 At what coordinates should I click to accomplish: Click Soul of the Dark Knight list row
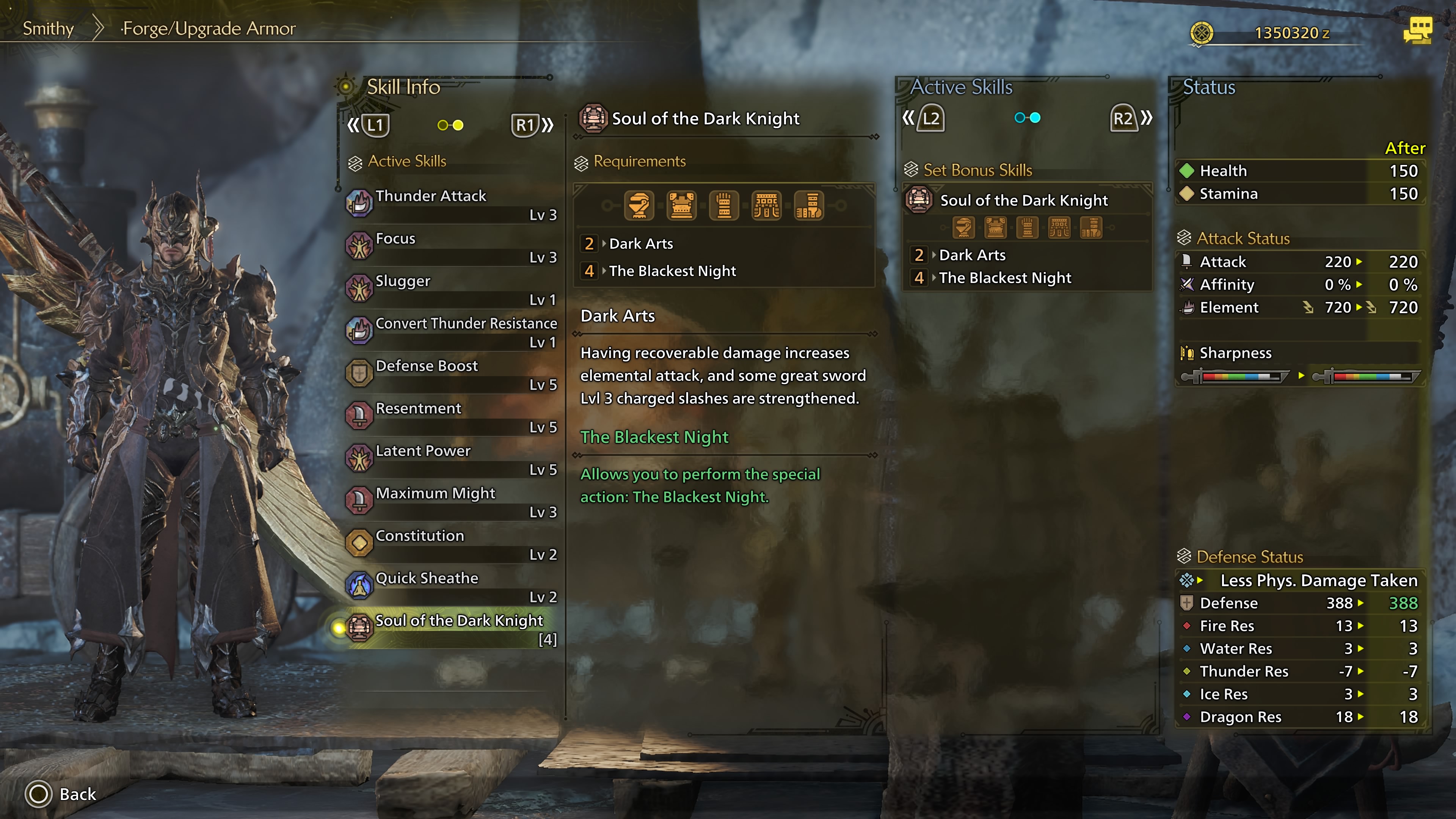[x=452, y=629]
